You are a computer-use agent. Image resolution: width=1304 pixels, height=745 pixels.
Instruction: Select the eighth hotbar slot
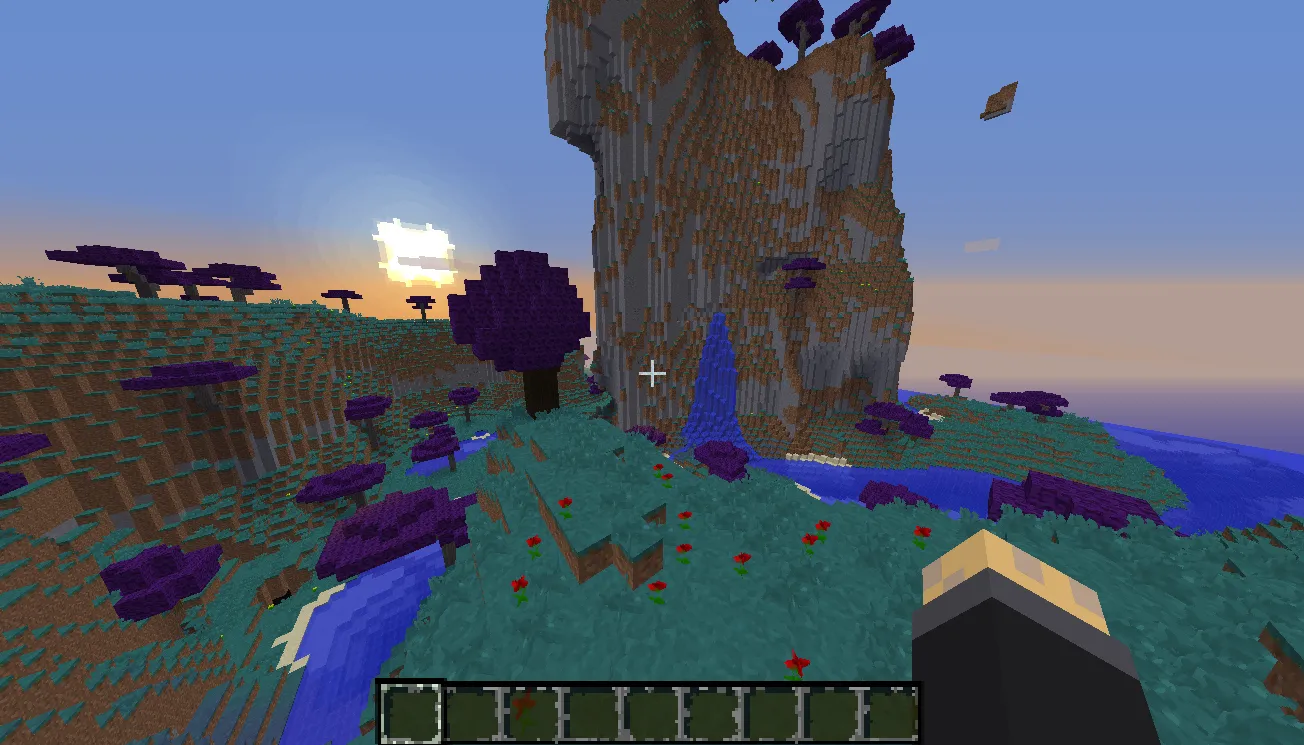point(830,711)
